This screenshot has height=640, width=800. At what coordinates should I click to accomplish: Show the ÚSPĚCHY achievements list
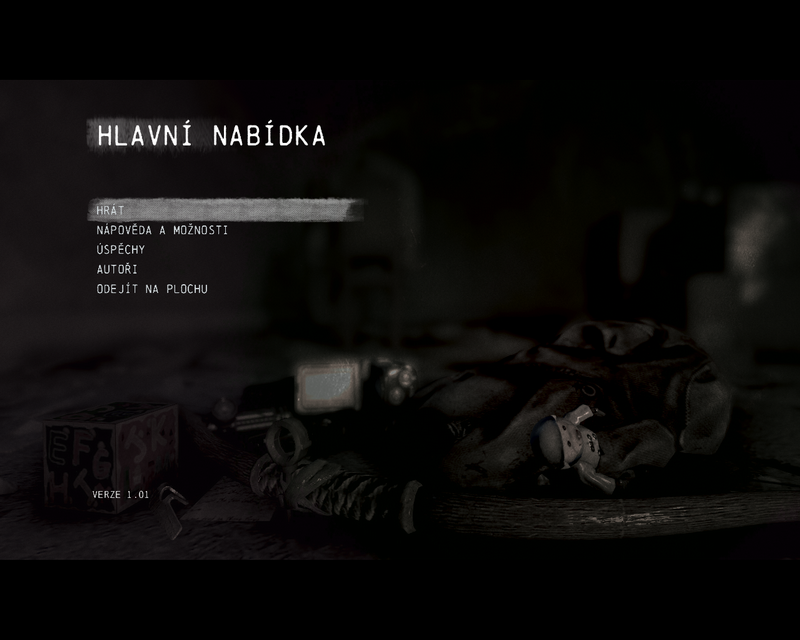pos(120,250)
